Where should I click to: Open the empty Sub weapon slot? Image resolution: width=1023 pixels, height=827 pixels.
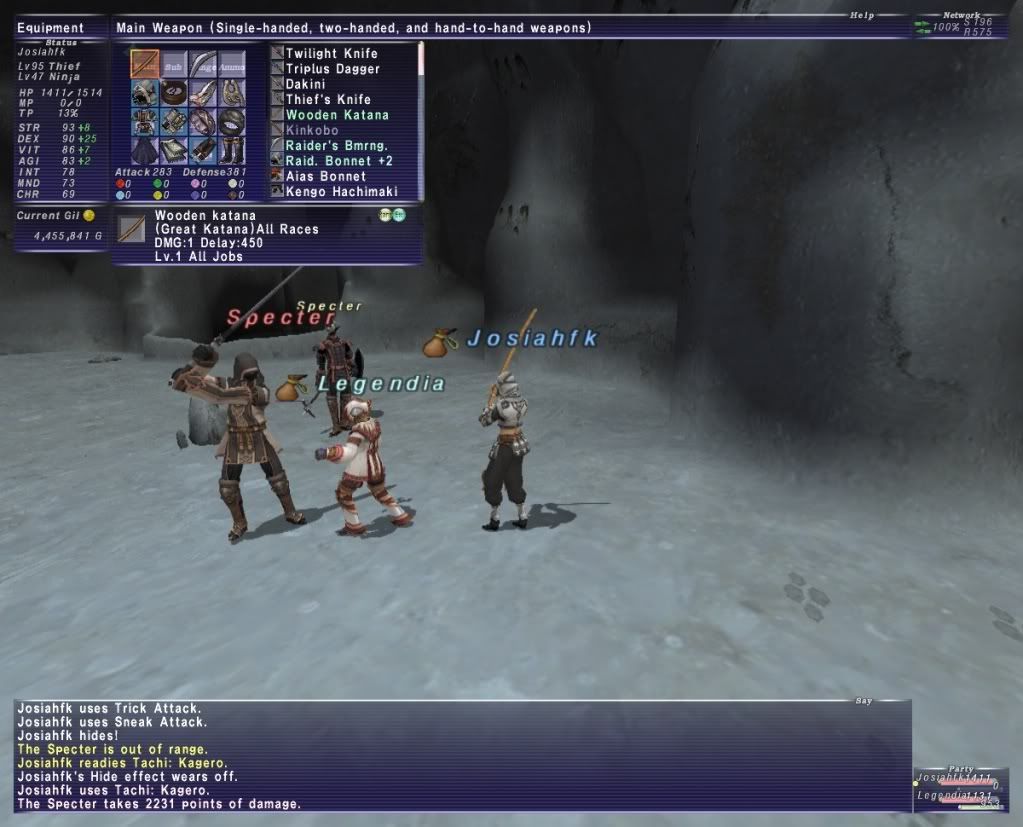point(174,65)
